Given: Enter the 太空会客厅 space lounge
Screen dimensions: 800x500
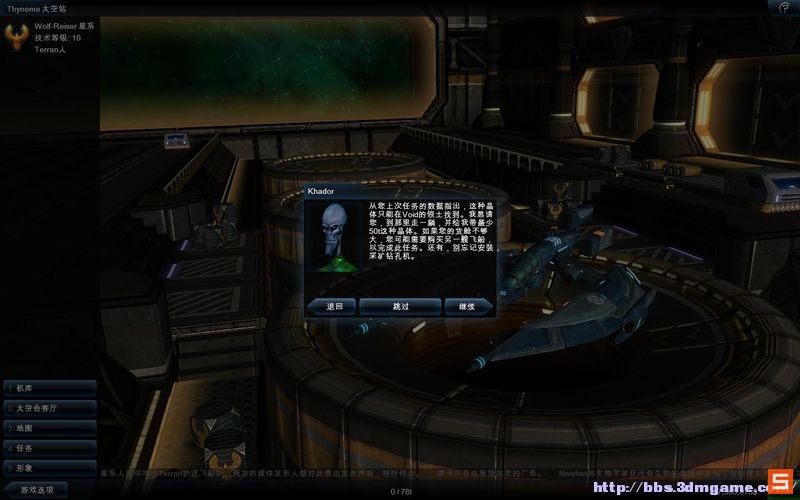Looking at the screenshot, I should pos(49,408).
